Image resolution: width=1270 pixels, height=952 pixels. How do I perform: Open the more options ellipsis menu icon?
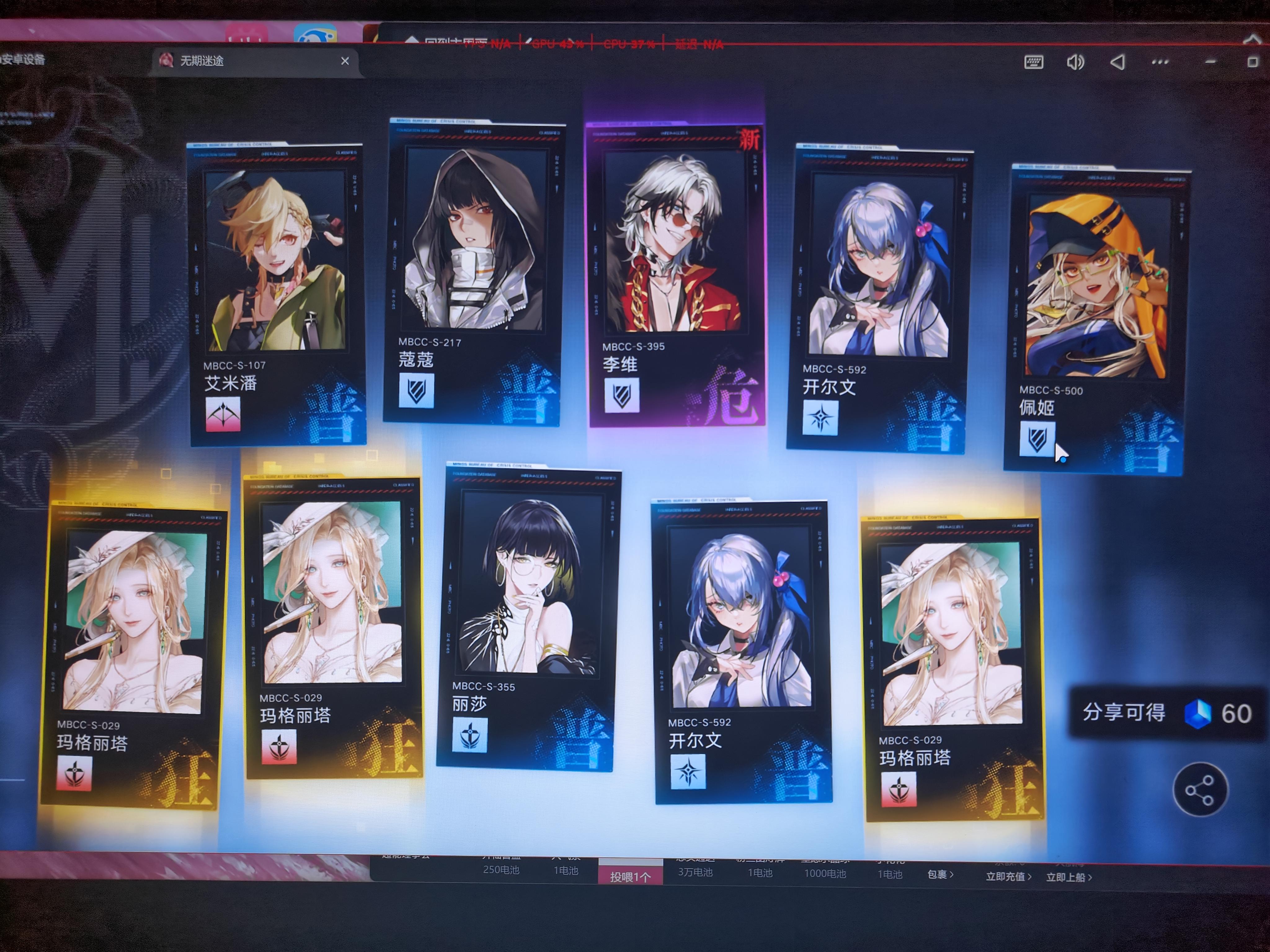(x=1160, y=62)
